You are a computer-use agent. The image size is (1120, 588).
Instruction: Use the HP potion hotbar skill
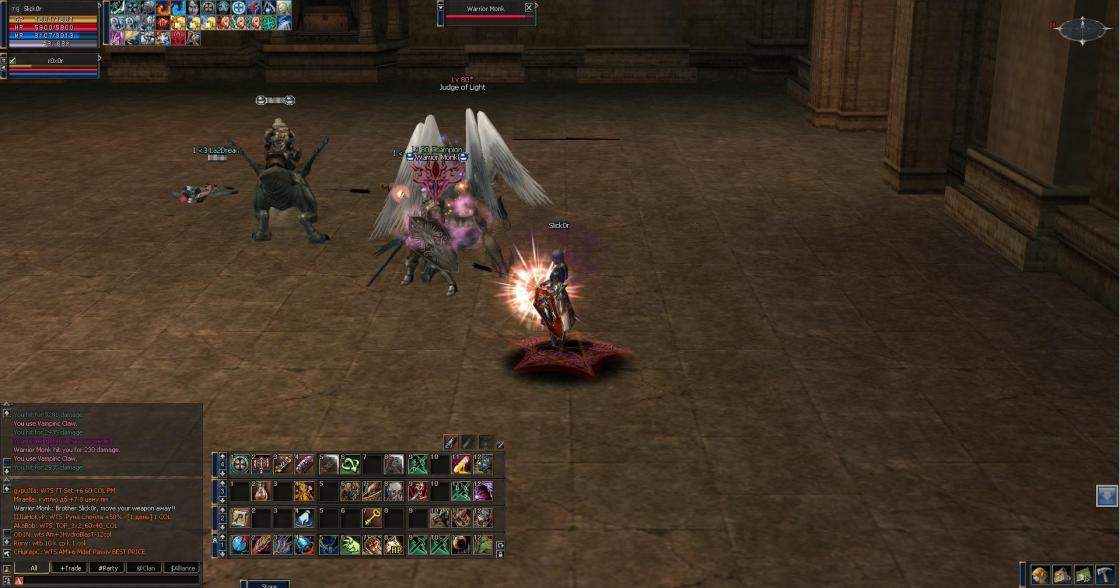[394, 545]
